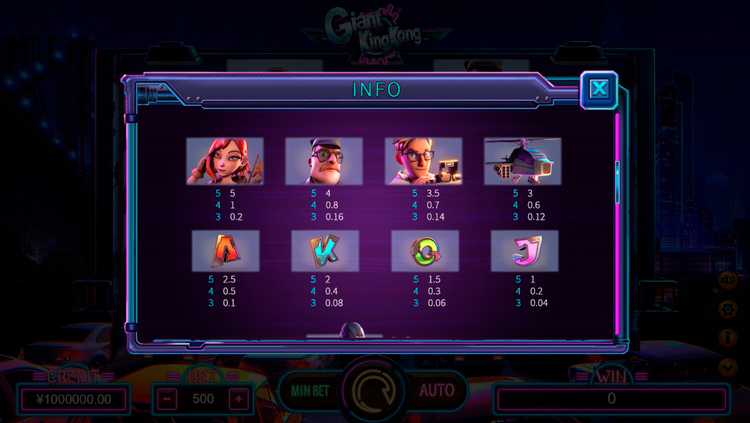Select the MIN BET button
The height and width of the screenshot is (423, 750).
[307, 389]
